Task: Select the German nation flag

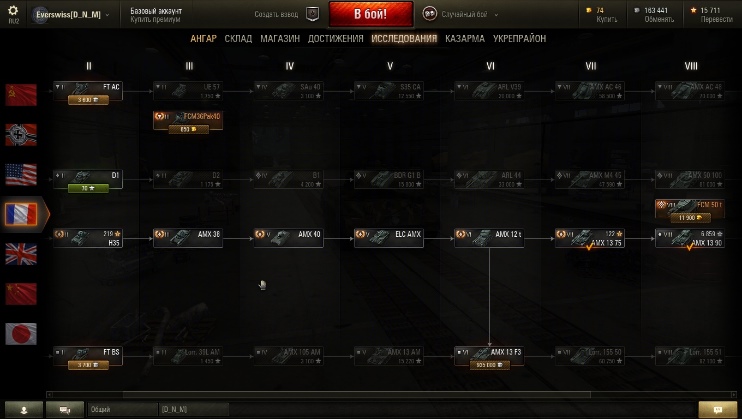Action: (x=21, y=135)
